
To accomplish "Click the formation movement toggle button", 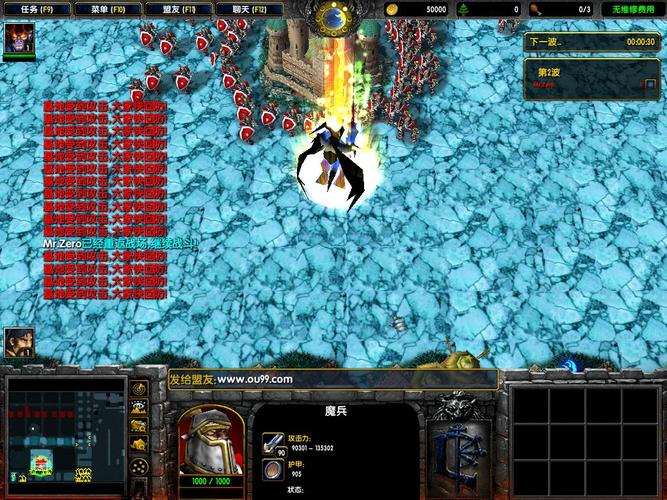I will pos(140,465).
